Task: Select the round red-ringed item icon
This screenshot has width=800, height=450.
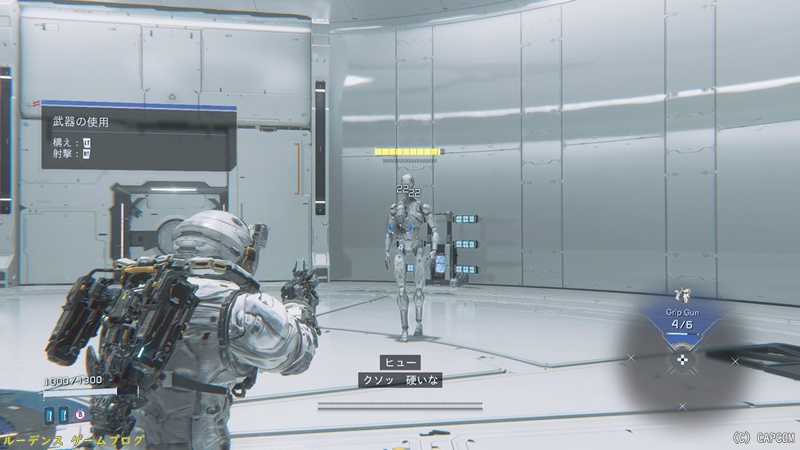Action: [x=80, y=412]
